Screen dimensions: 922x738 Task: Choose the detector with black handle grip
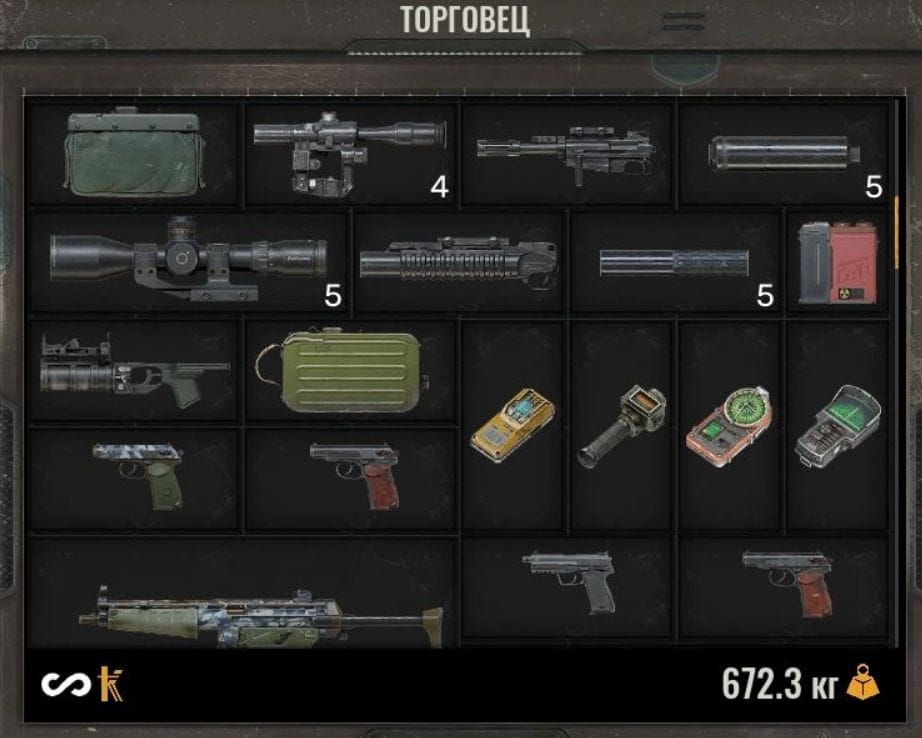tap(622, 426)
